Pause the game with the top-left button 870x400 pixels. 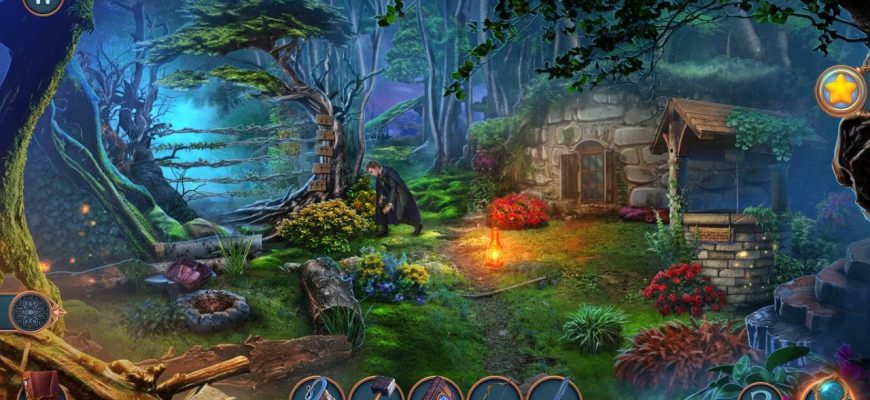42,4
